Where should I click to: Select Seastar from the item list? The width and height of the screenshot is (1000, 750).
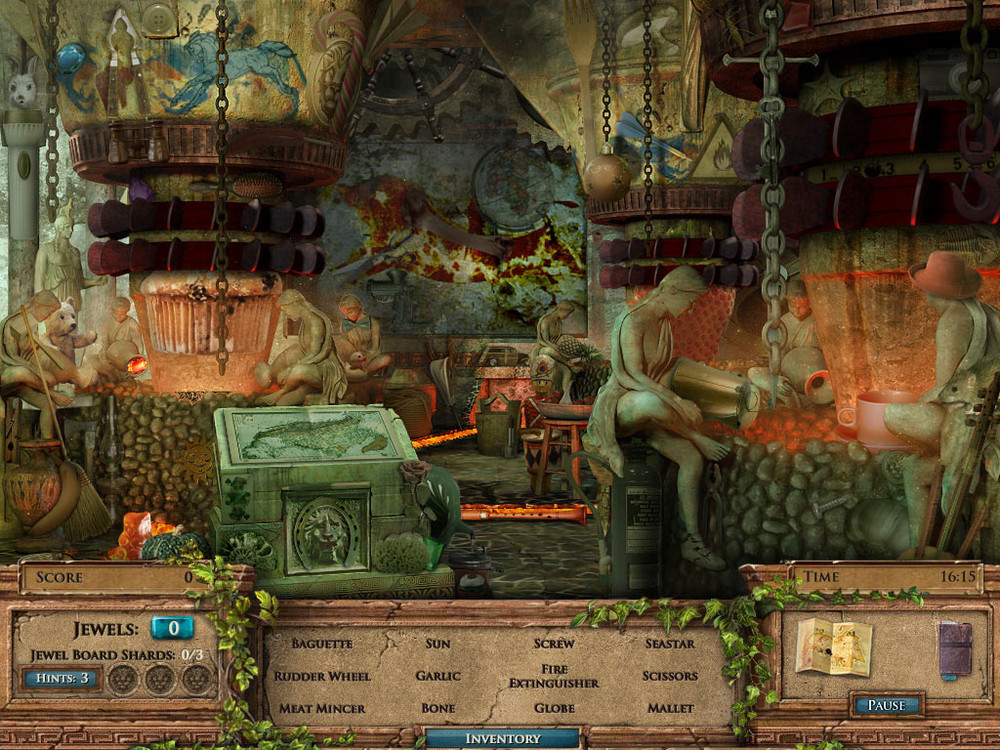(670, 643)
